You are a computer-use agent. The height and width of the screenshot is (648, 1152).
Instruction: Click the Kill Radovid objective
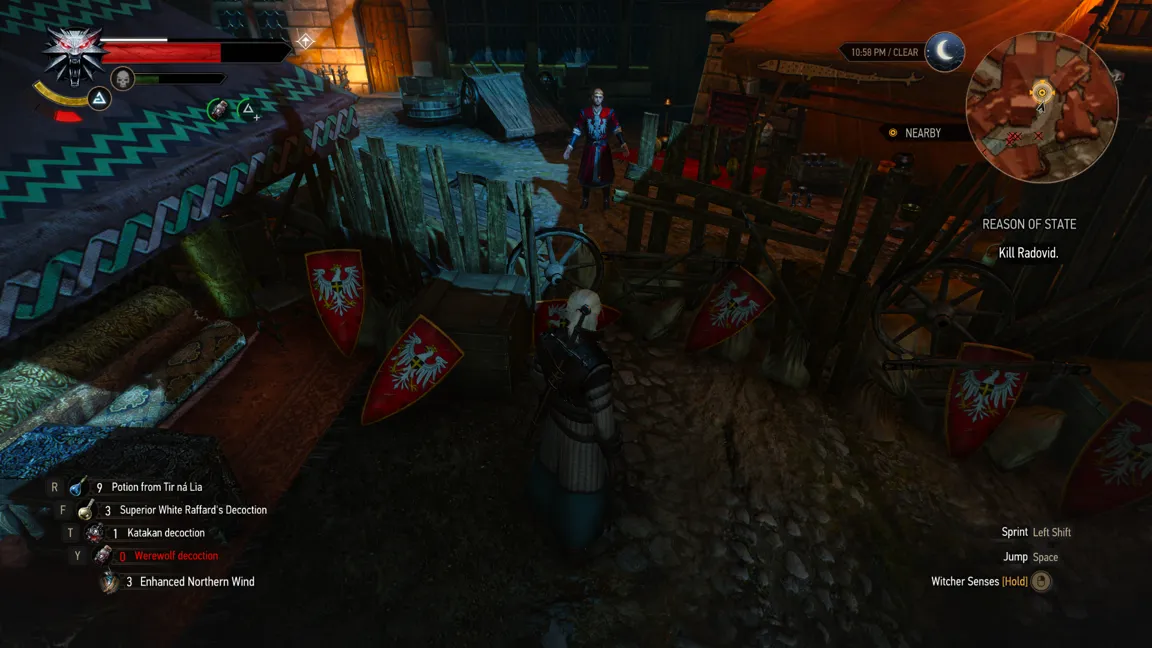(1028, 253)
